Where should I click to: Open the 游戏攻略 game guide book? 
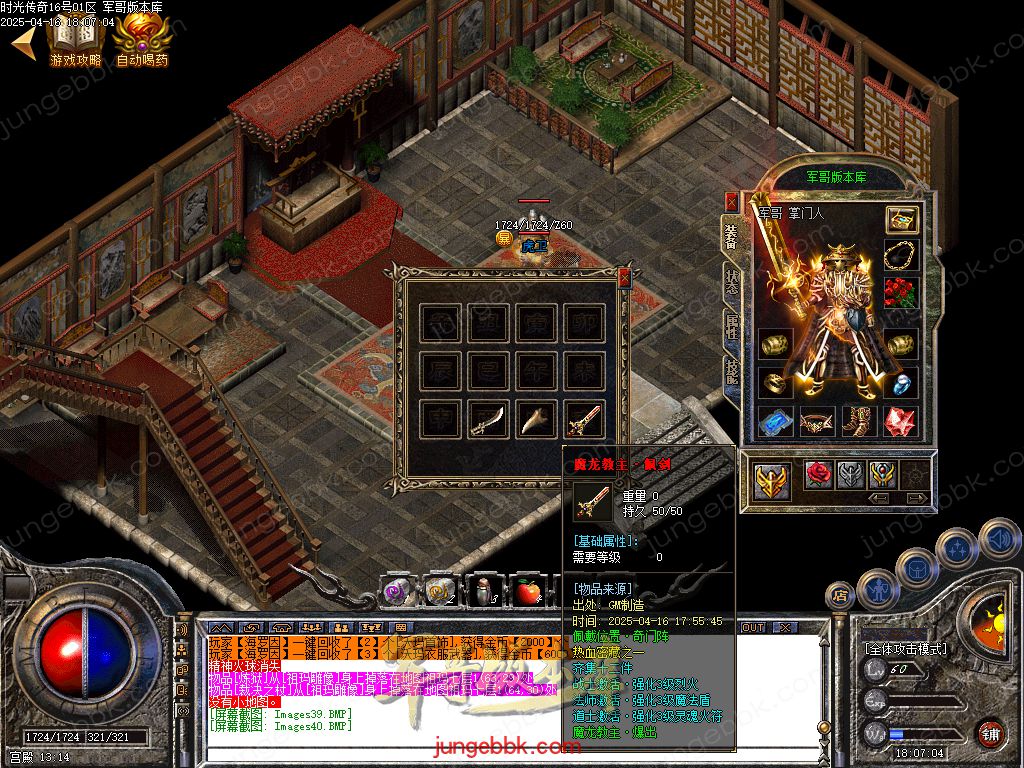(76, 41)
